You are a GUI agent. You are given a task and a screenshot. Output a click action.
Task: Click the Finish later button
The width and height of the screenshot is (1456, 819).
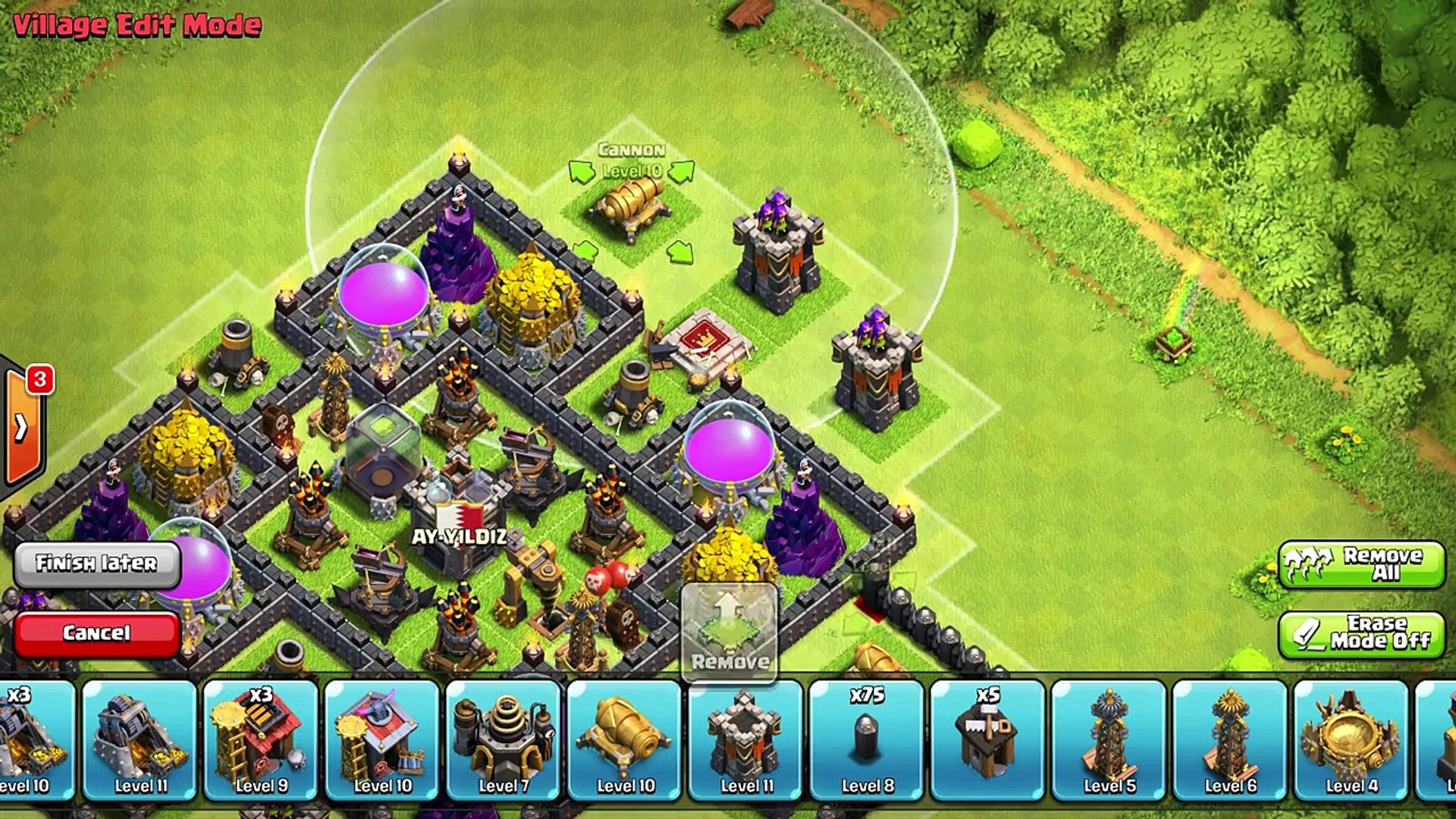97,563
